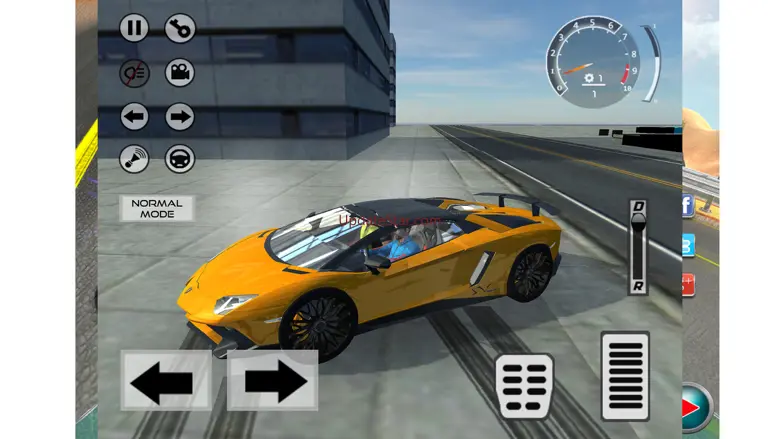Activate the left turn signal round arrow
This screenshot has height=439, width=780.
pyautogui.click(x=134, y=116)
